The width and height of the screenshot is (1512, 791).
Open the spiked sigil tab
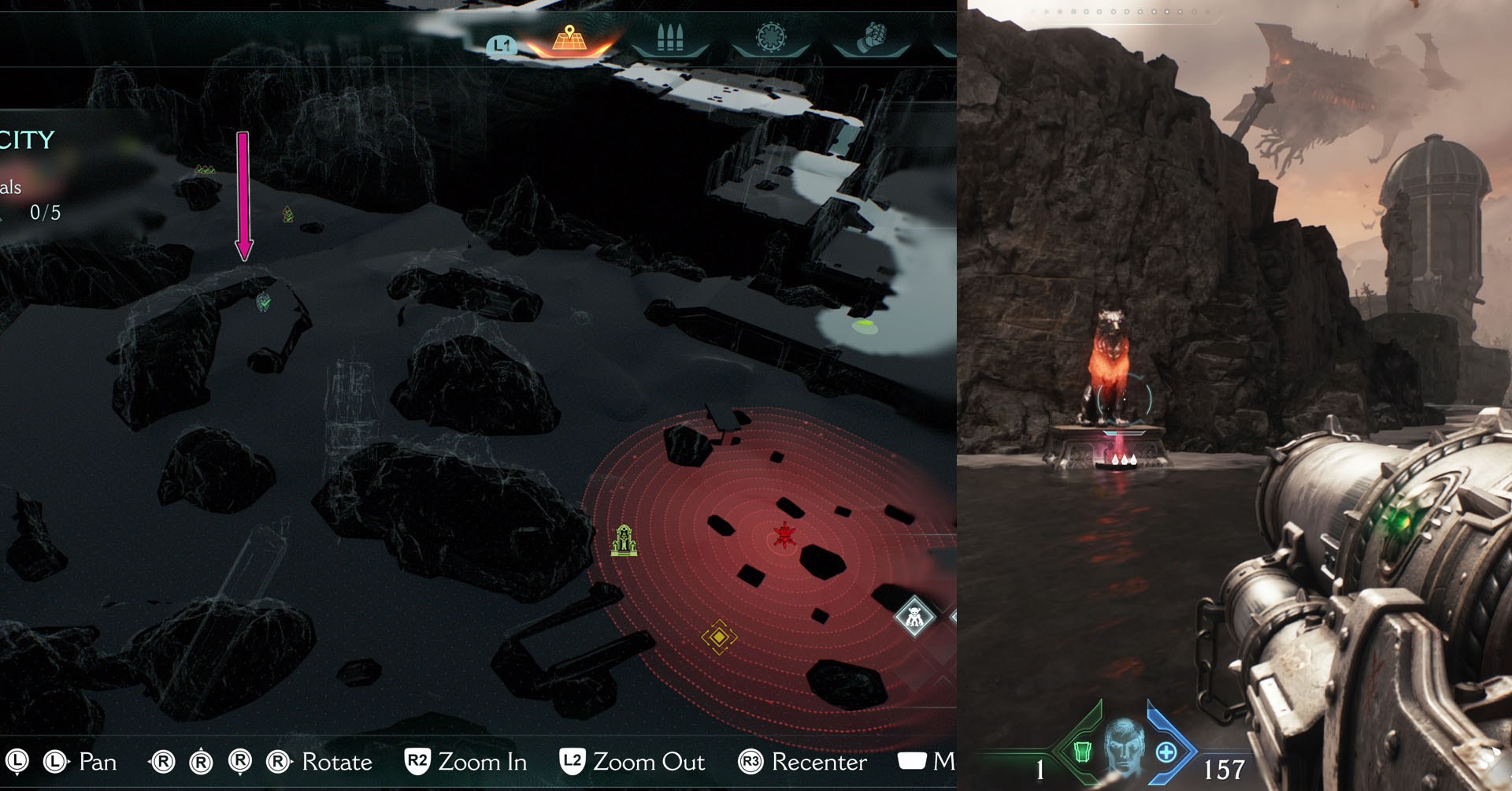pos(770,38)
